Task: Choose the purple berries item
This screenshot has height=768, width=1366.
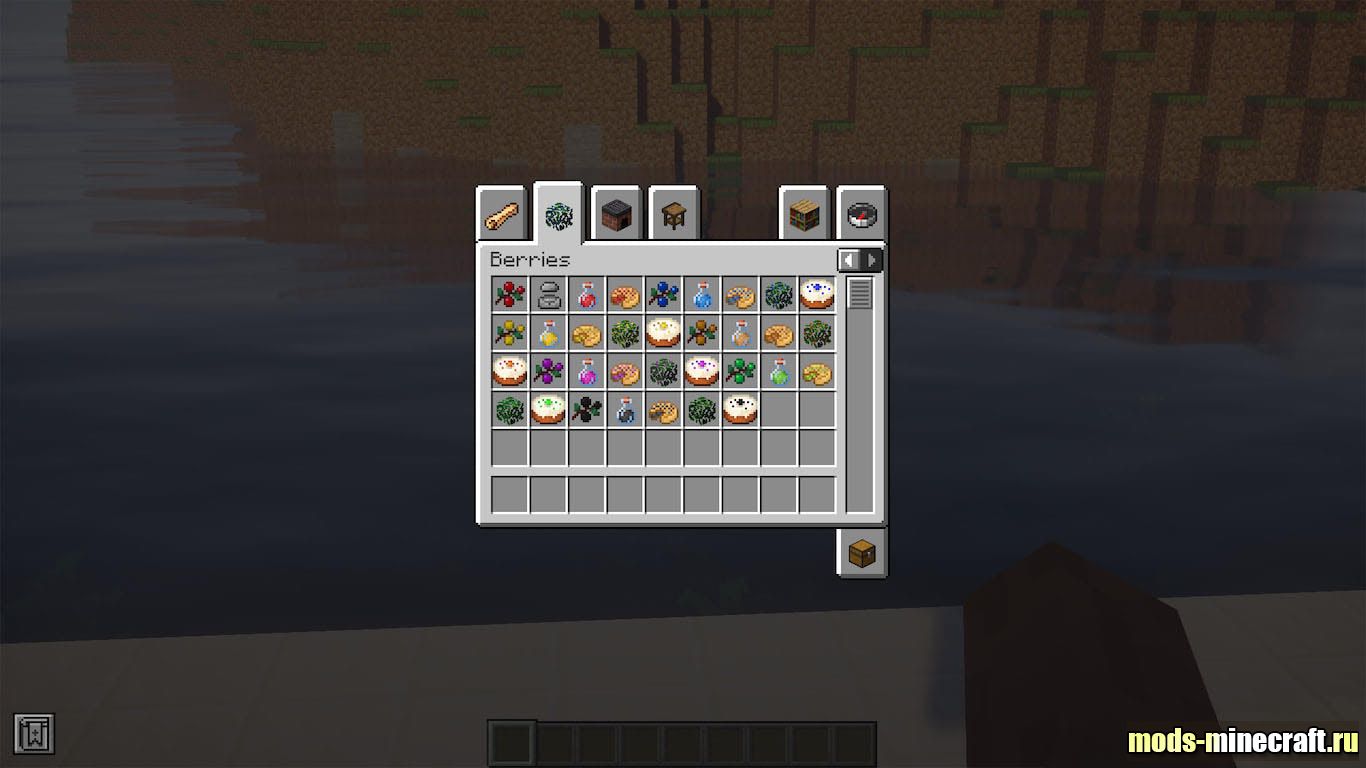Action: pos(548,372)
